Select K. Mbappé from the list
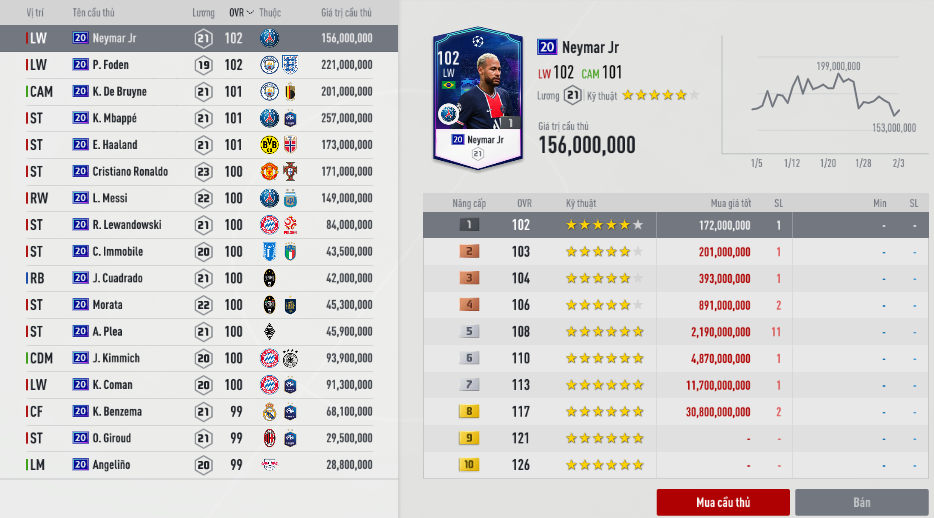 click(x=200, y=118)
